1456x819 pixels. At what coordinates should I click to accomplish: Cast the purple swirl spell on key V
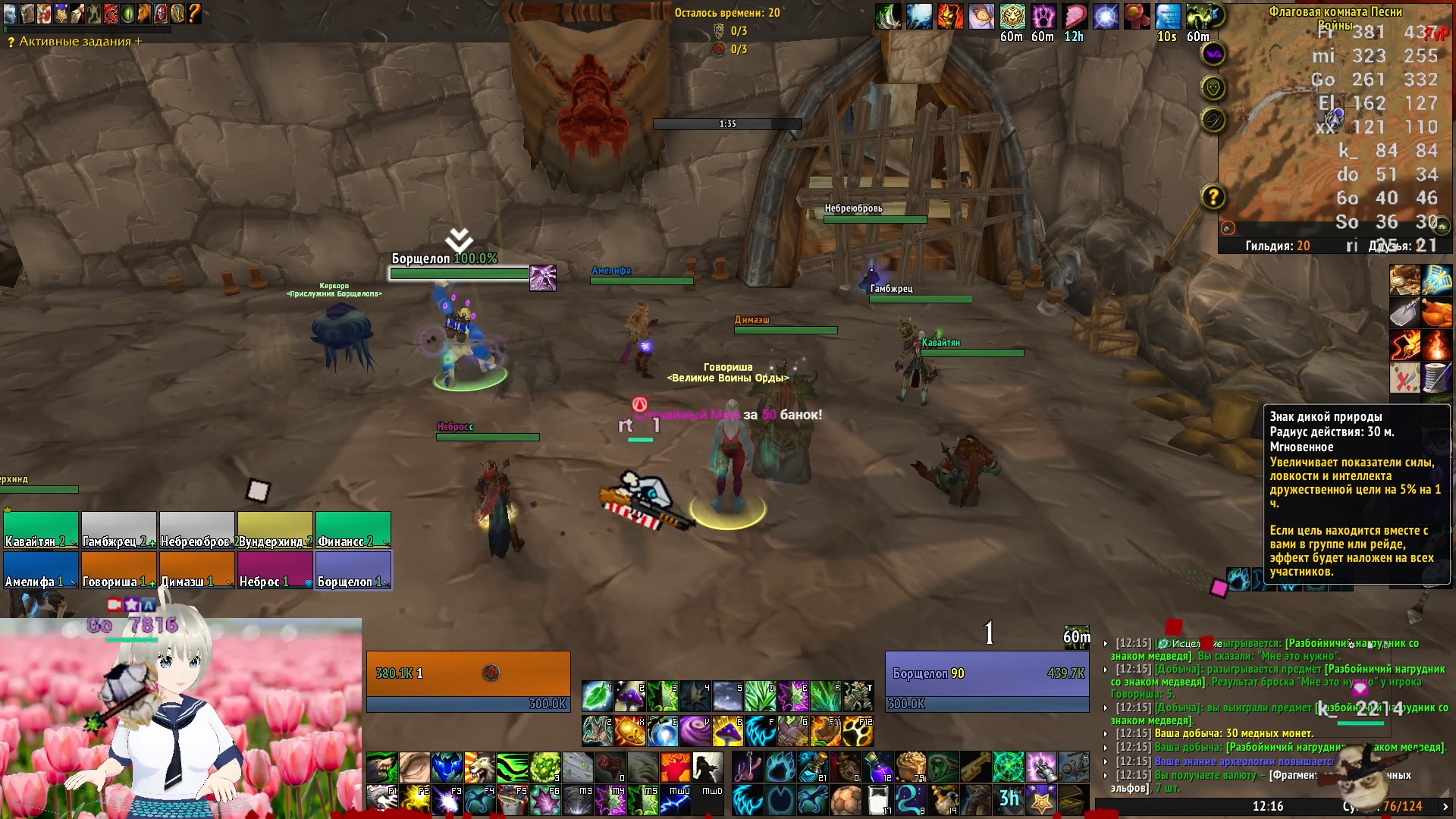pos(695,732)
